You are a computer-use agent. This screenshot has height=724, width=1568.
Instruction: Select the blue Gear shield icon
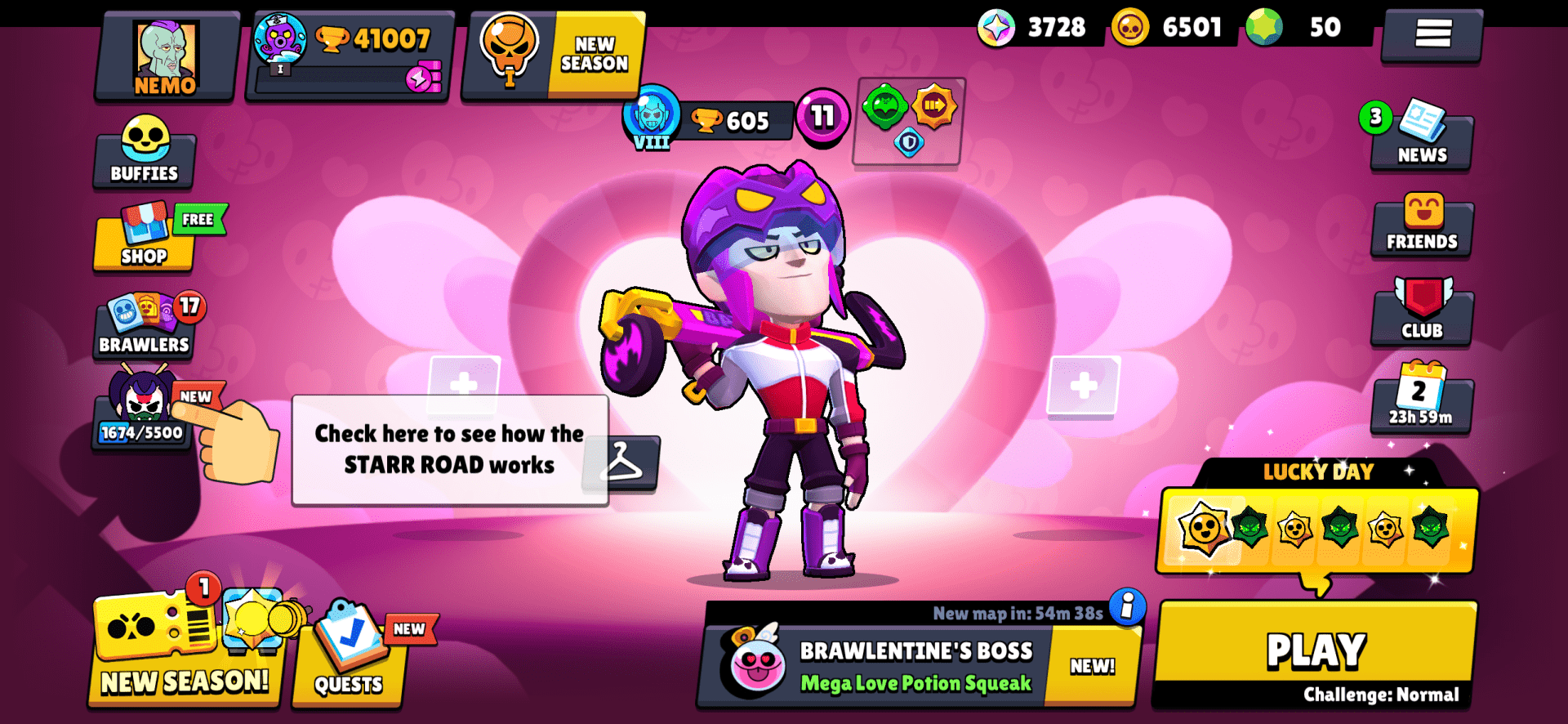pos(909,141)
